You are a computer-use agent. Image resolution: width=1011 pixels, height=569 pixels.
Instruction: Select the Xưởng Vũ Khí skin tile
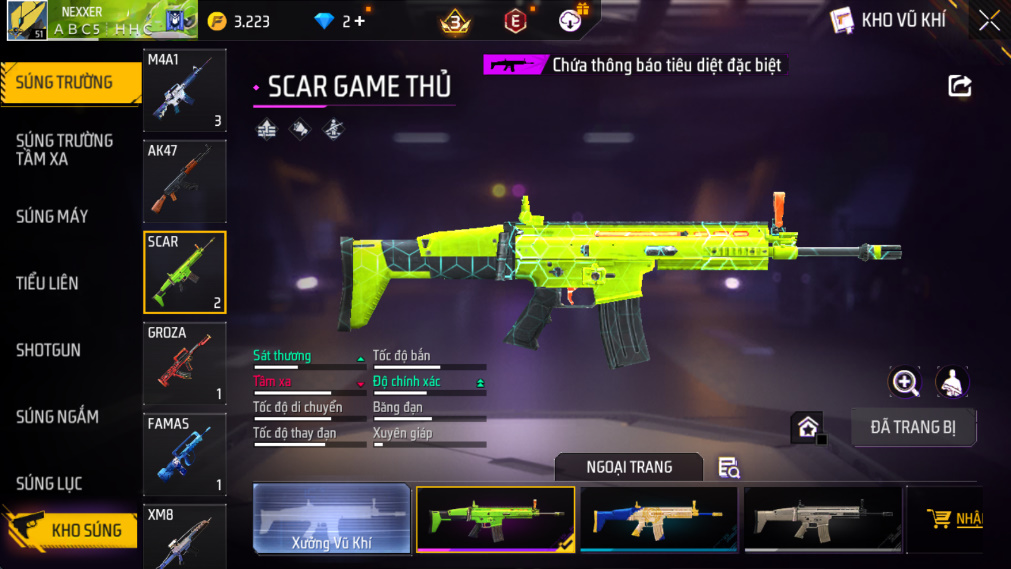tap(331, 519)
